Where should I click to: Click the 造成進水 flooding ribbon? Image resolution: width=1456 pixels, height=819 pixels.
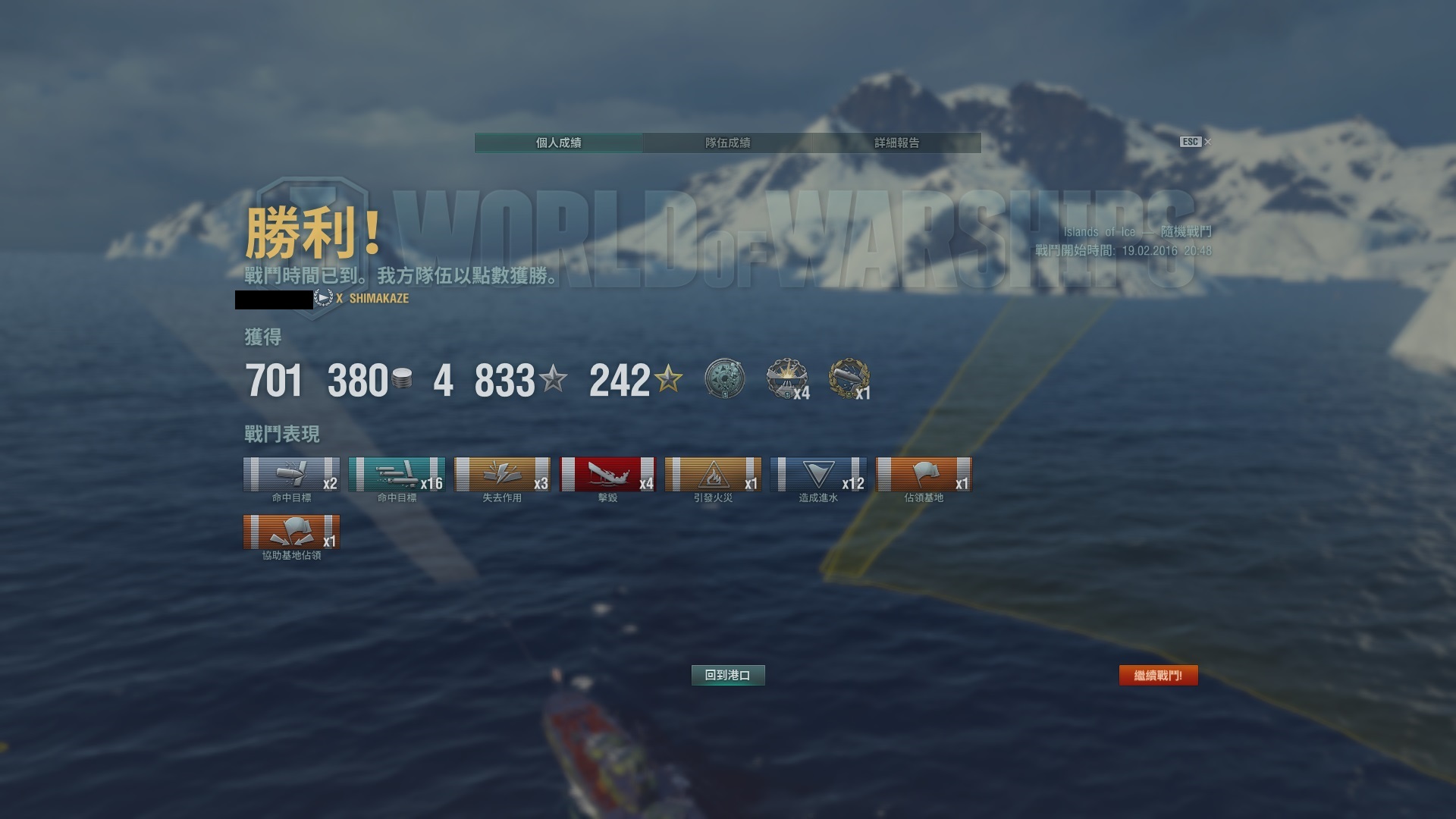click(818, 475)
